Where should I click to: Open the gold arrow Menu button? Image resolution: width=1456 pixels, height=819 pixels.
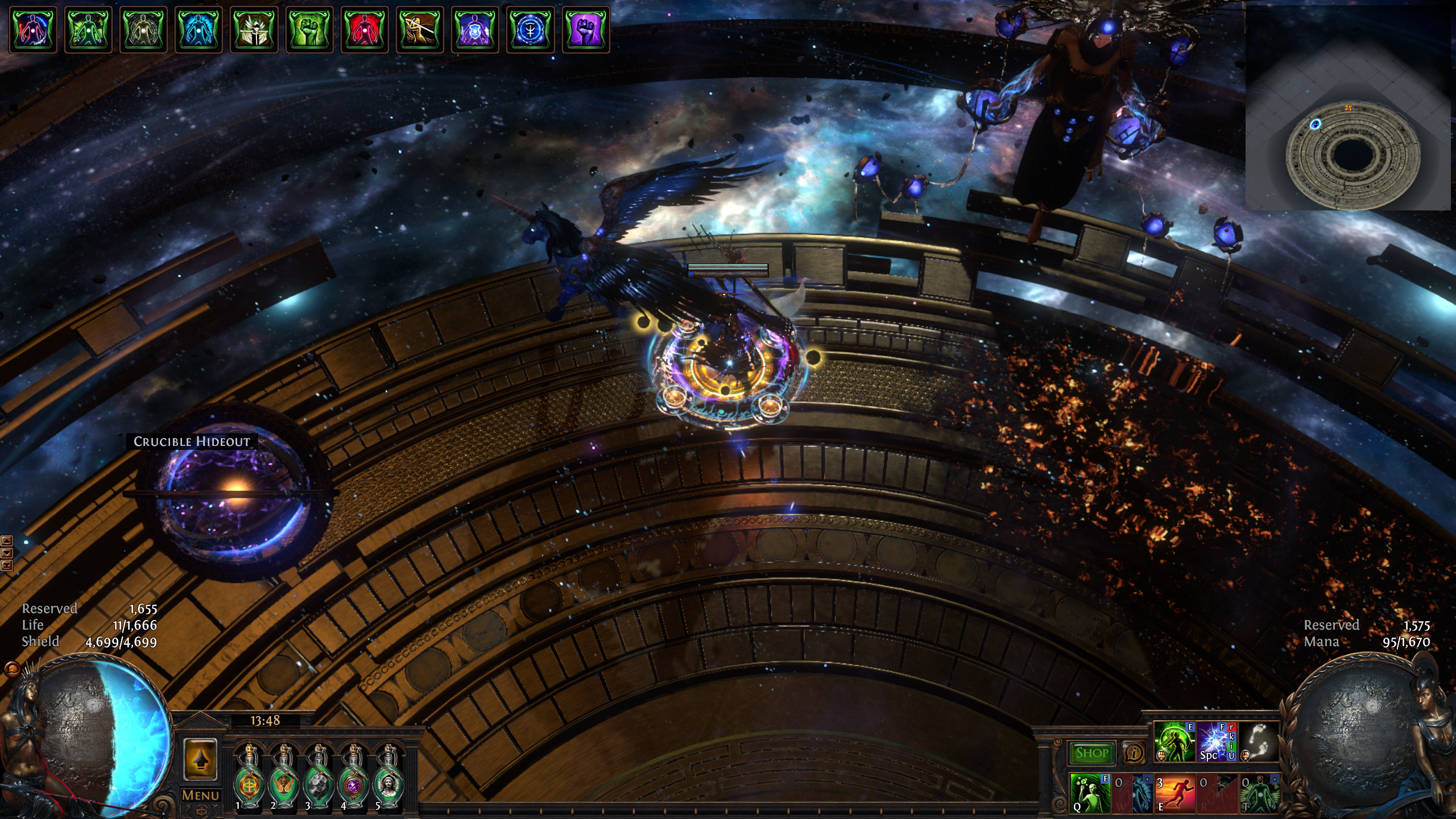pos(200,759)
